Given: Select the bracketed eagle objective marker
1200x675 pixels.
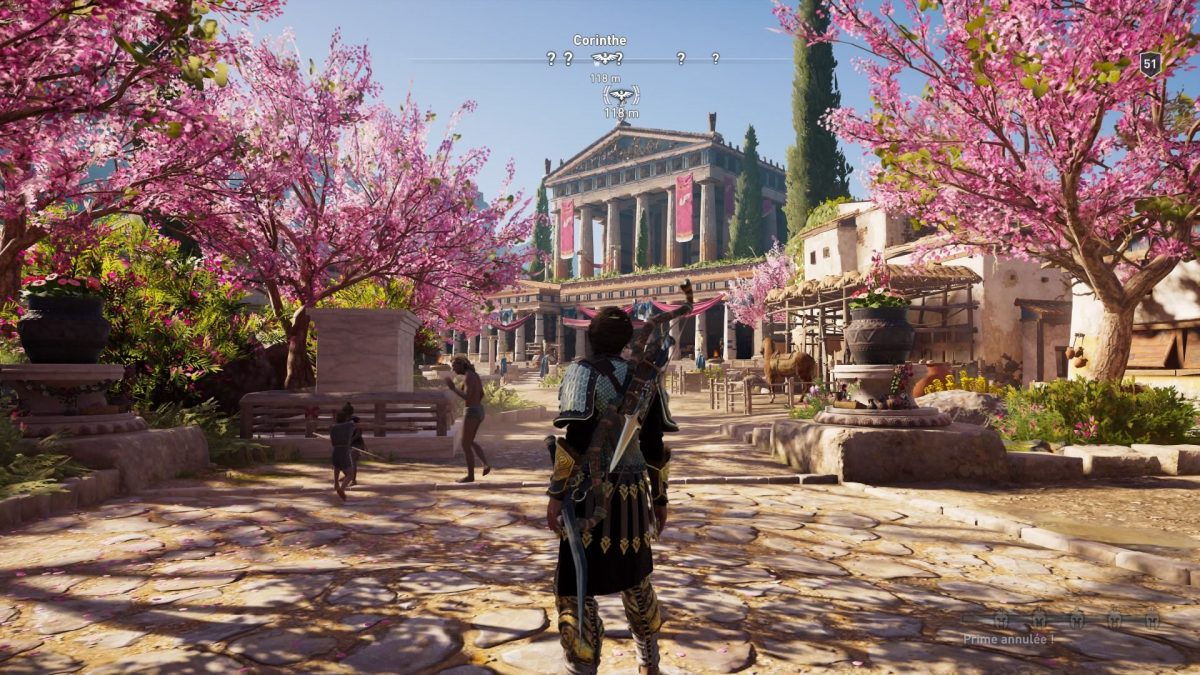Looking at the screenshot, I should tap(621, 96).
